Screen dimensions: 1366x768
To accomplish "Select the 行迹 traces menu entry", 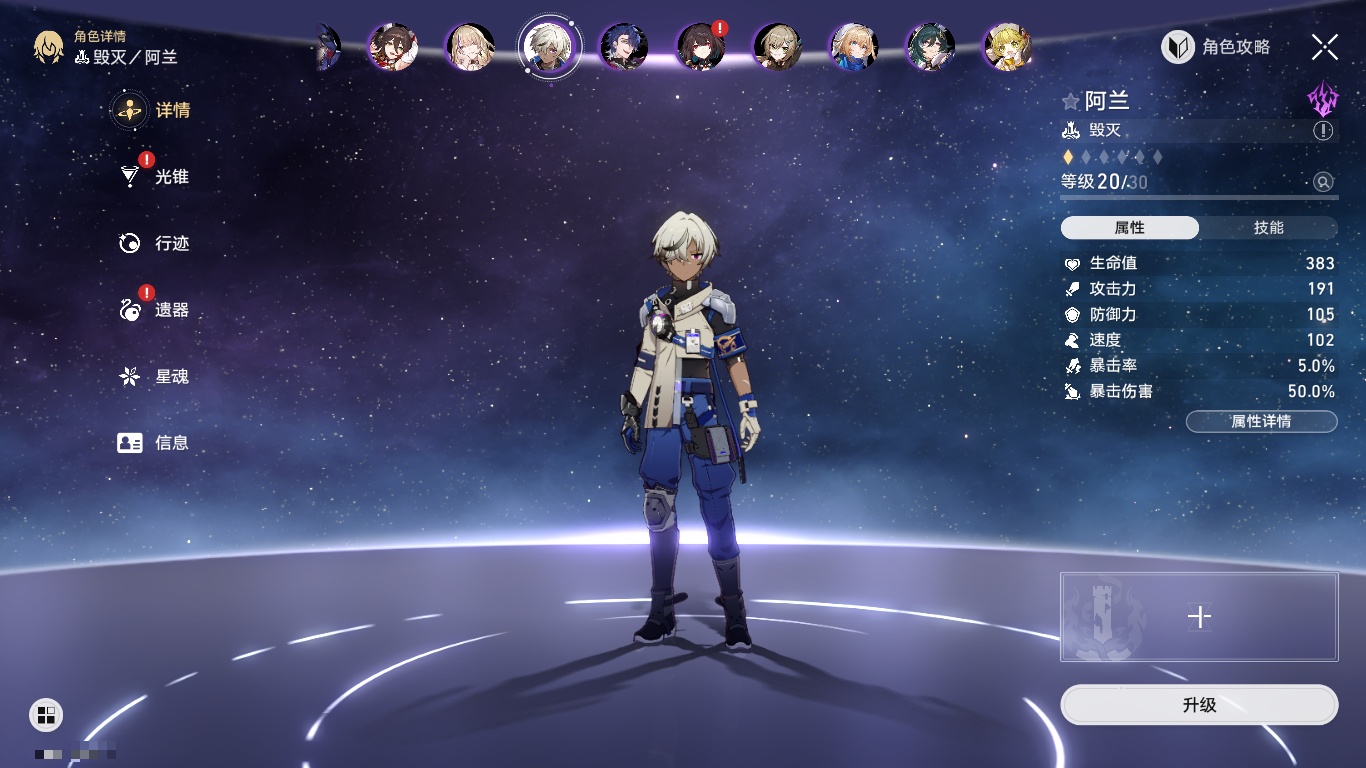I will click(x=156, y=243).
